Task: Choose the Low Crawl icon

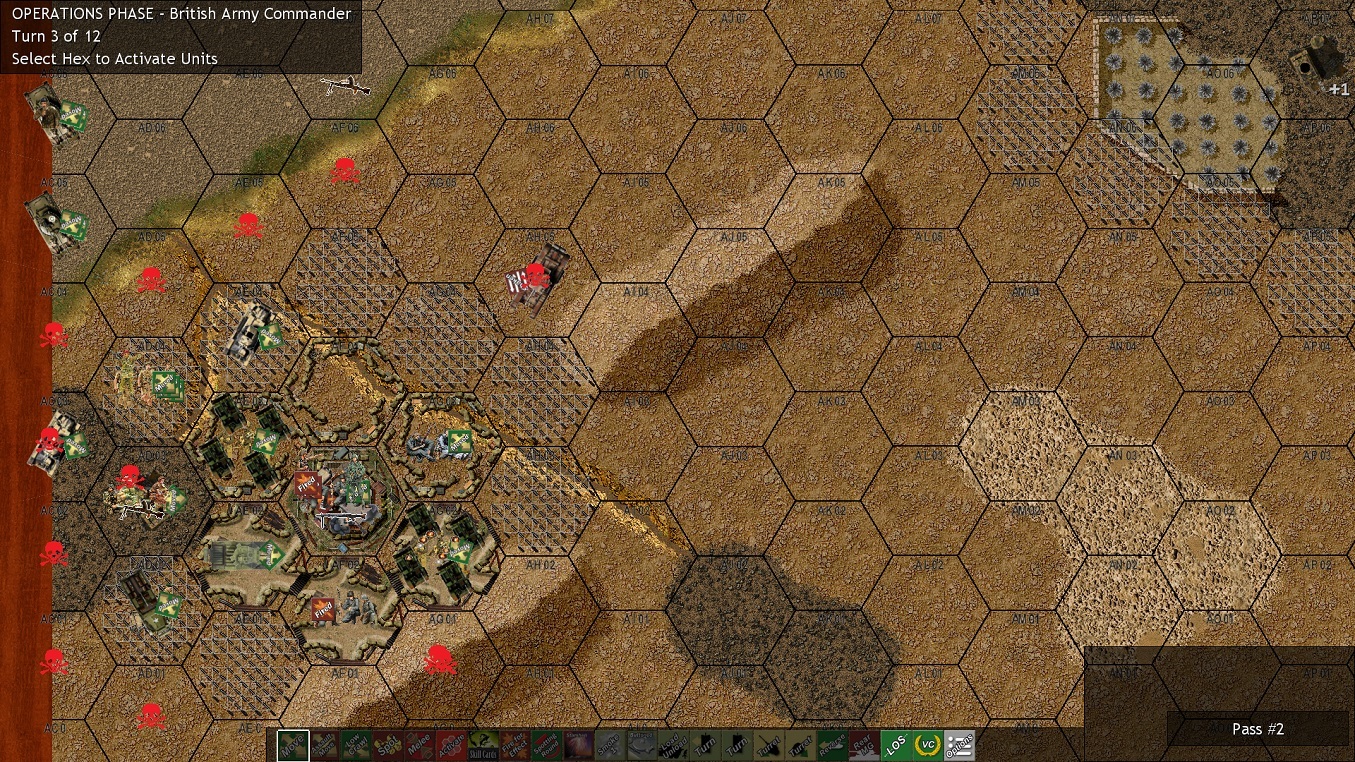Action: click(x=353, y=746)
